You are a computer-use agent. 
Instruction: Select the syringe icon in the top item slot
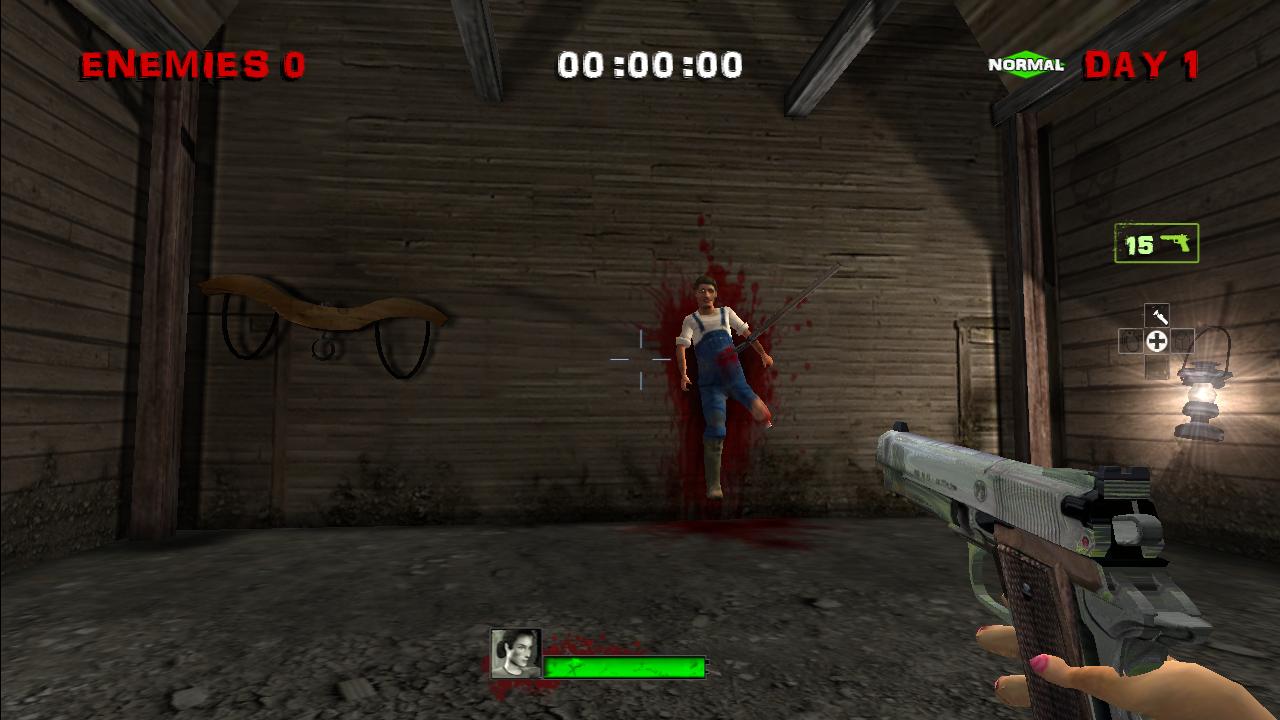tap(1157, 313)
